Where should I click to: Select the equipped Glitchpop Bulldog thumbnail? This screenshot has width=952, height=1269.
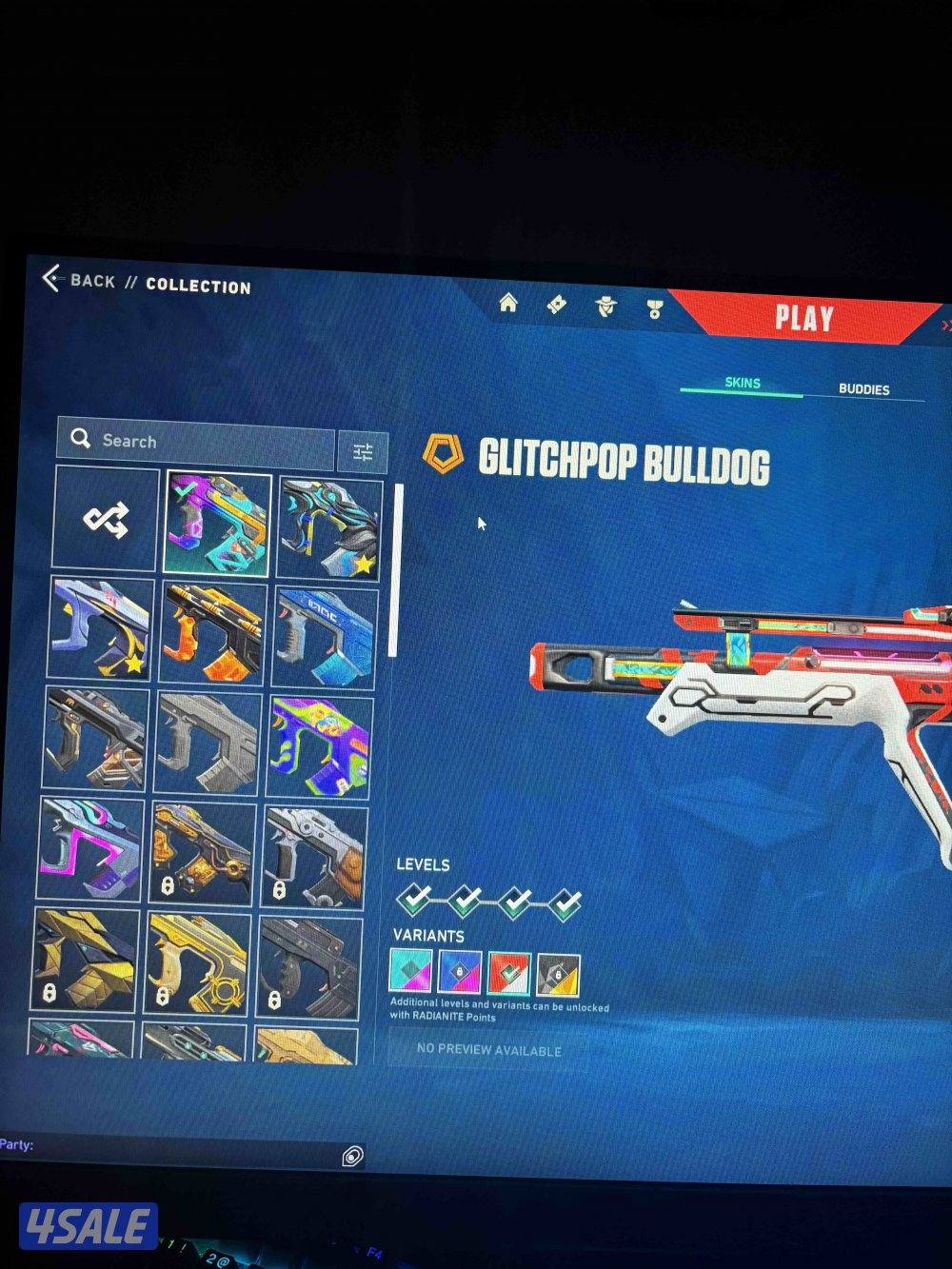(x=217, y=524)
